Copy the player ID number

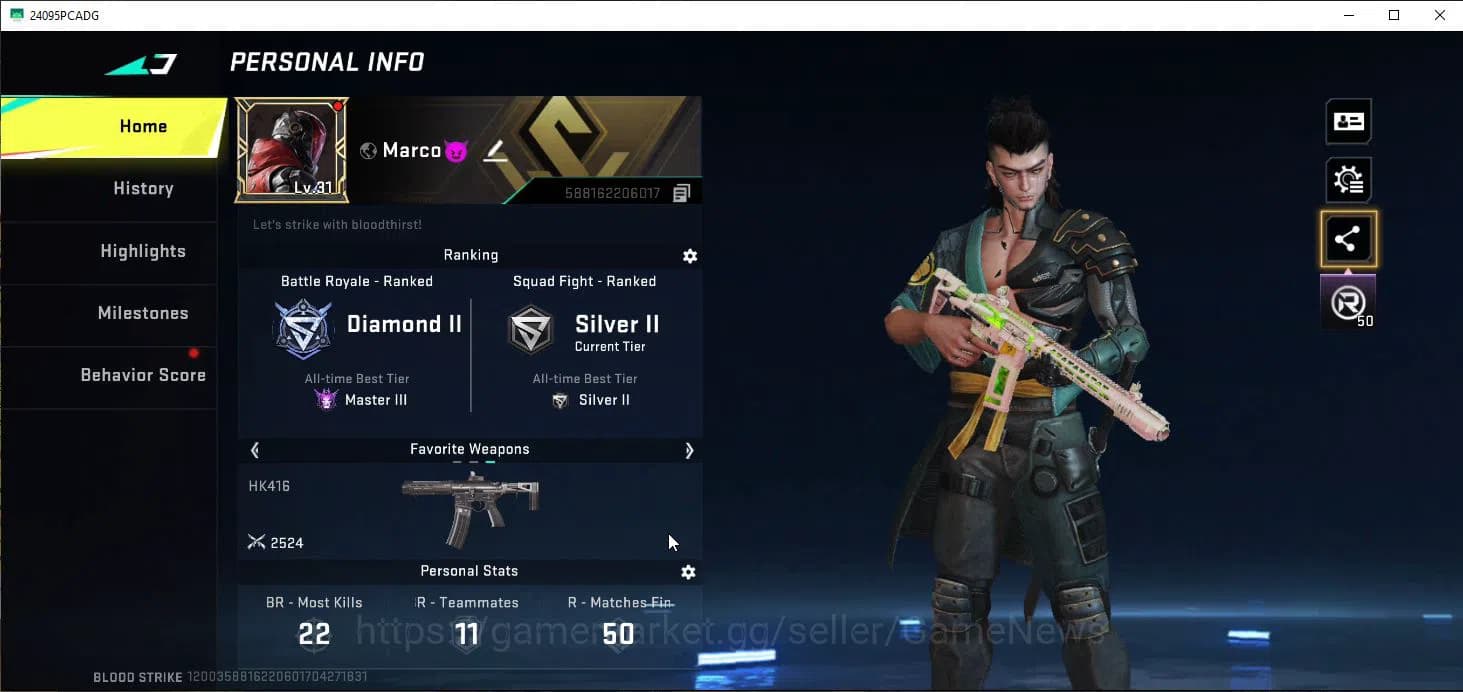681,193
